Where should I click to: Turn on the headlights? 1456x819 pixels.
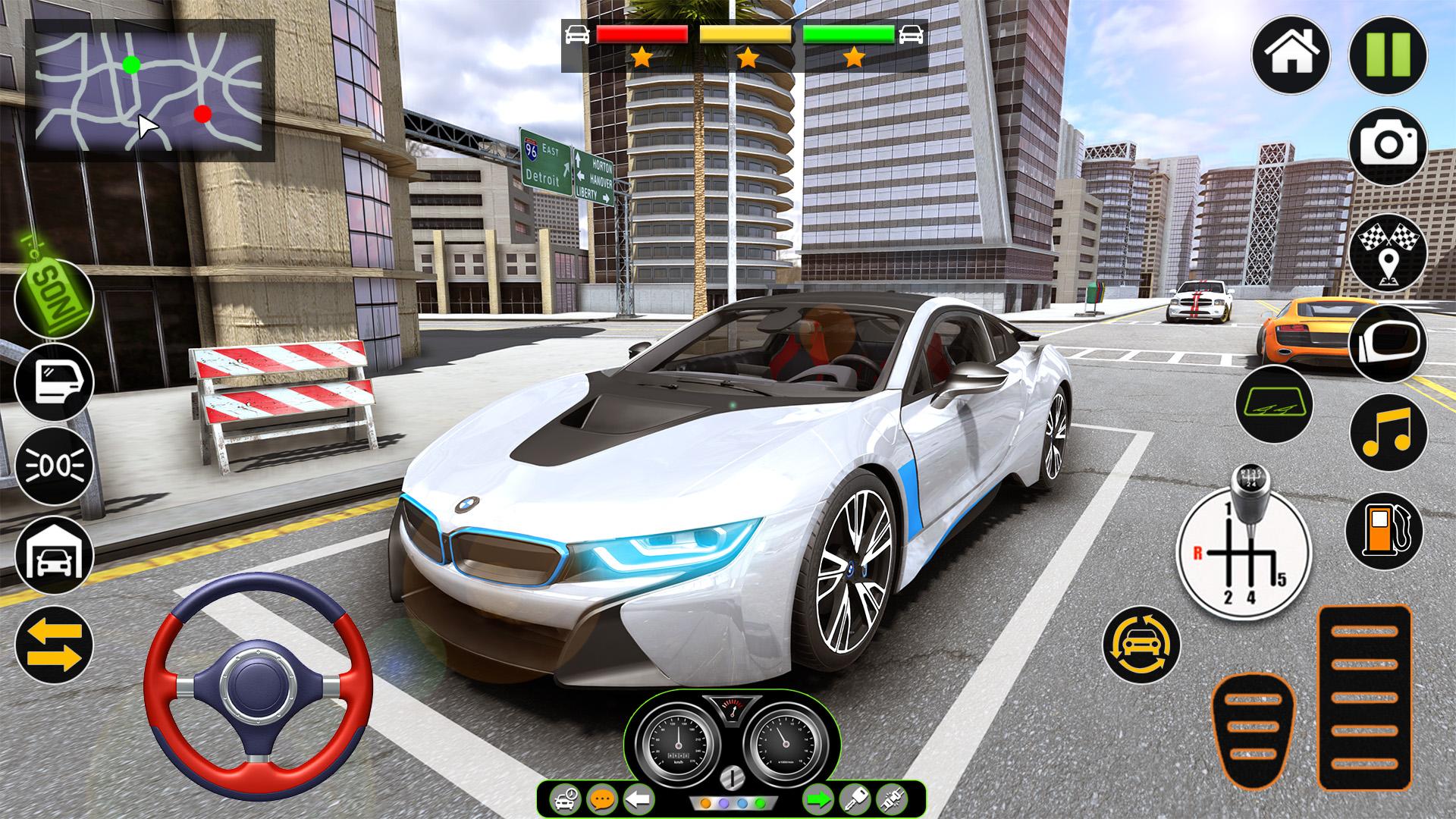54,465
